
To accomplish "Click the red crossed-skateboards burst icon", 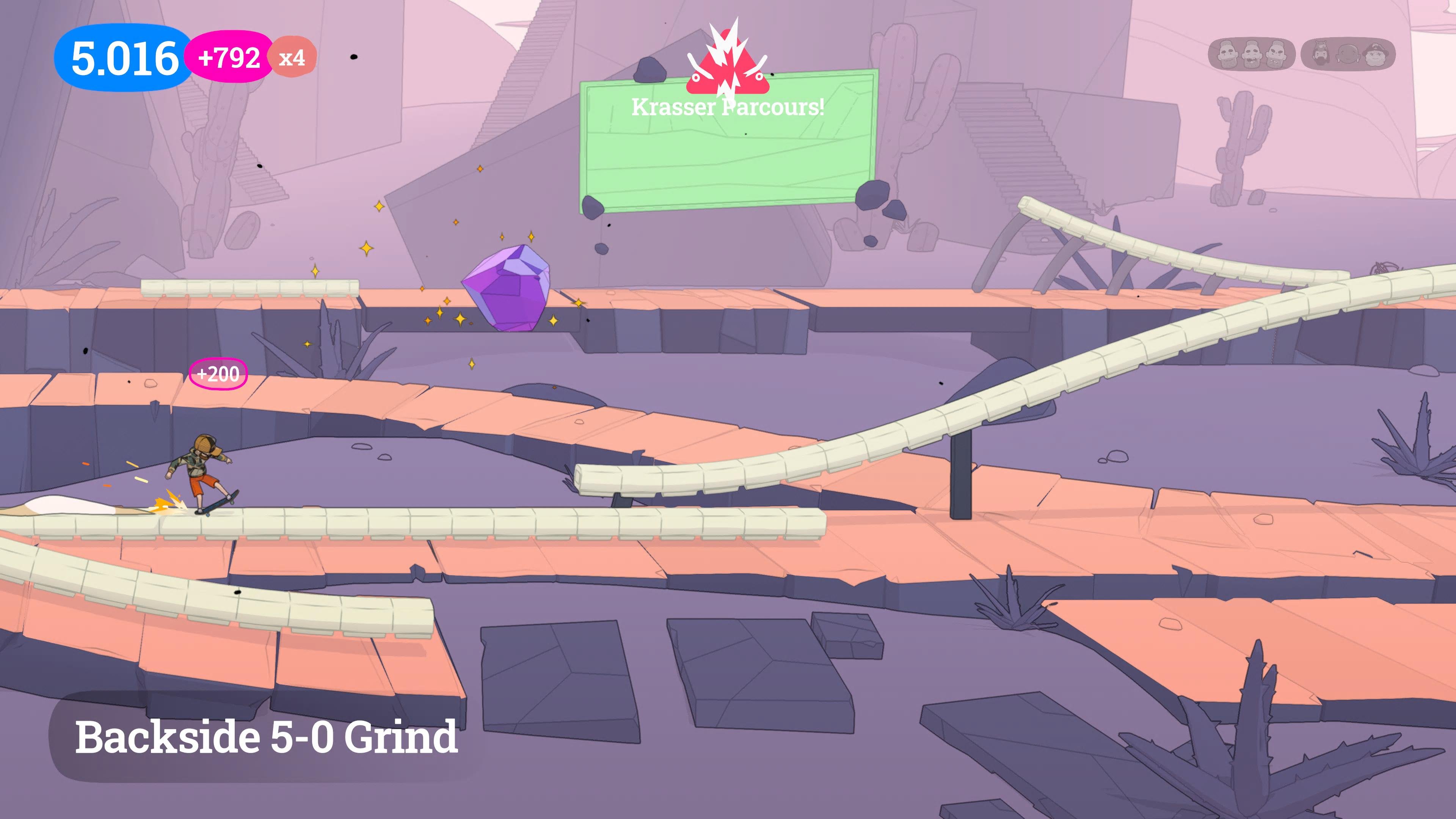I will [x=728, y=62].
